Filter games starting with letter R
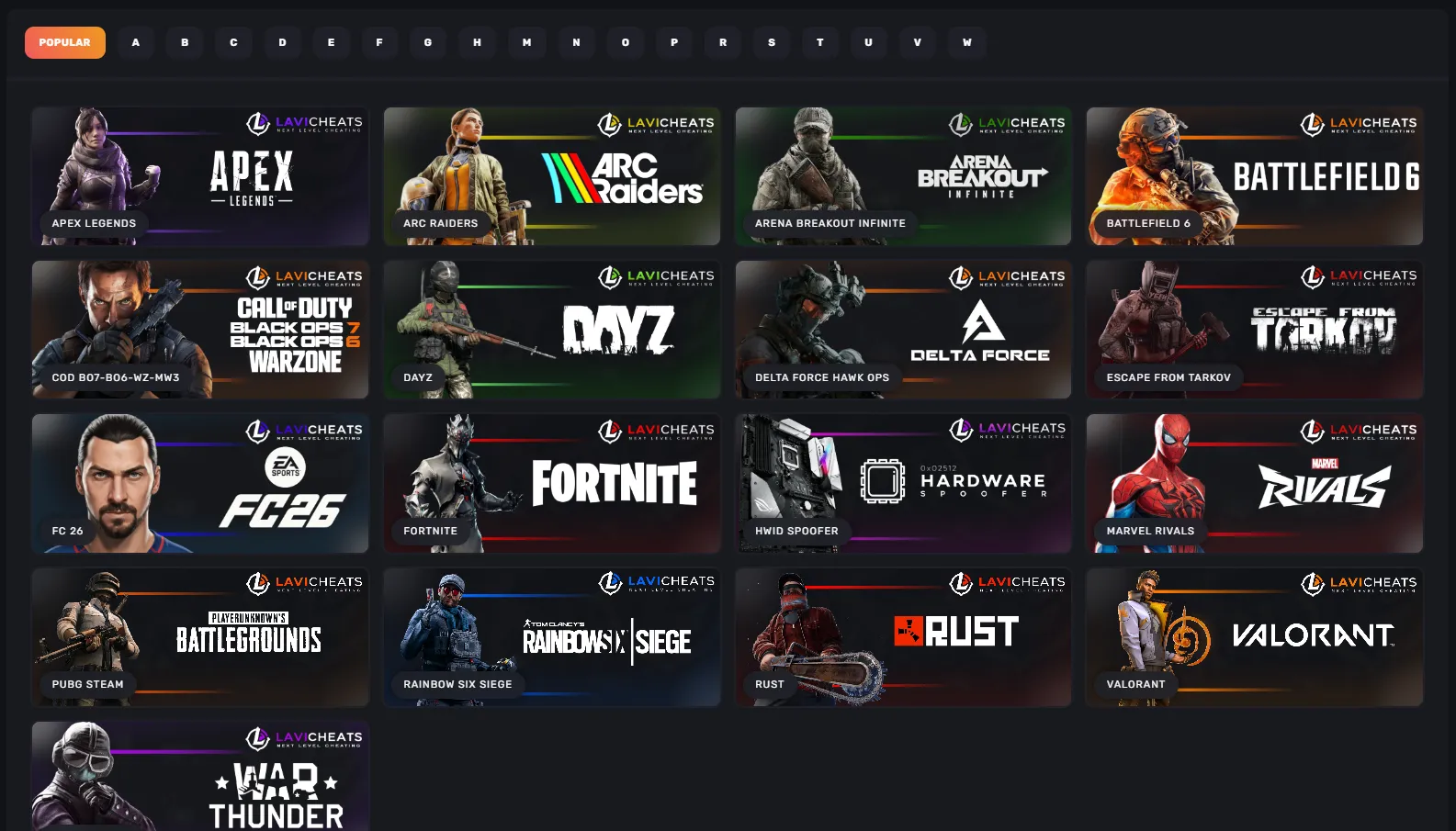The width and height of the screenshot is (1456, 831). tap(722, 42)
